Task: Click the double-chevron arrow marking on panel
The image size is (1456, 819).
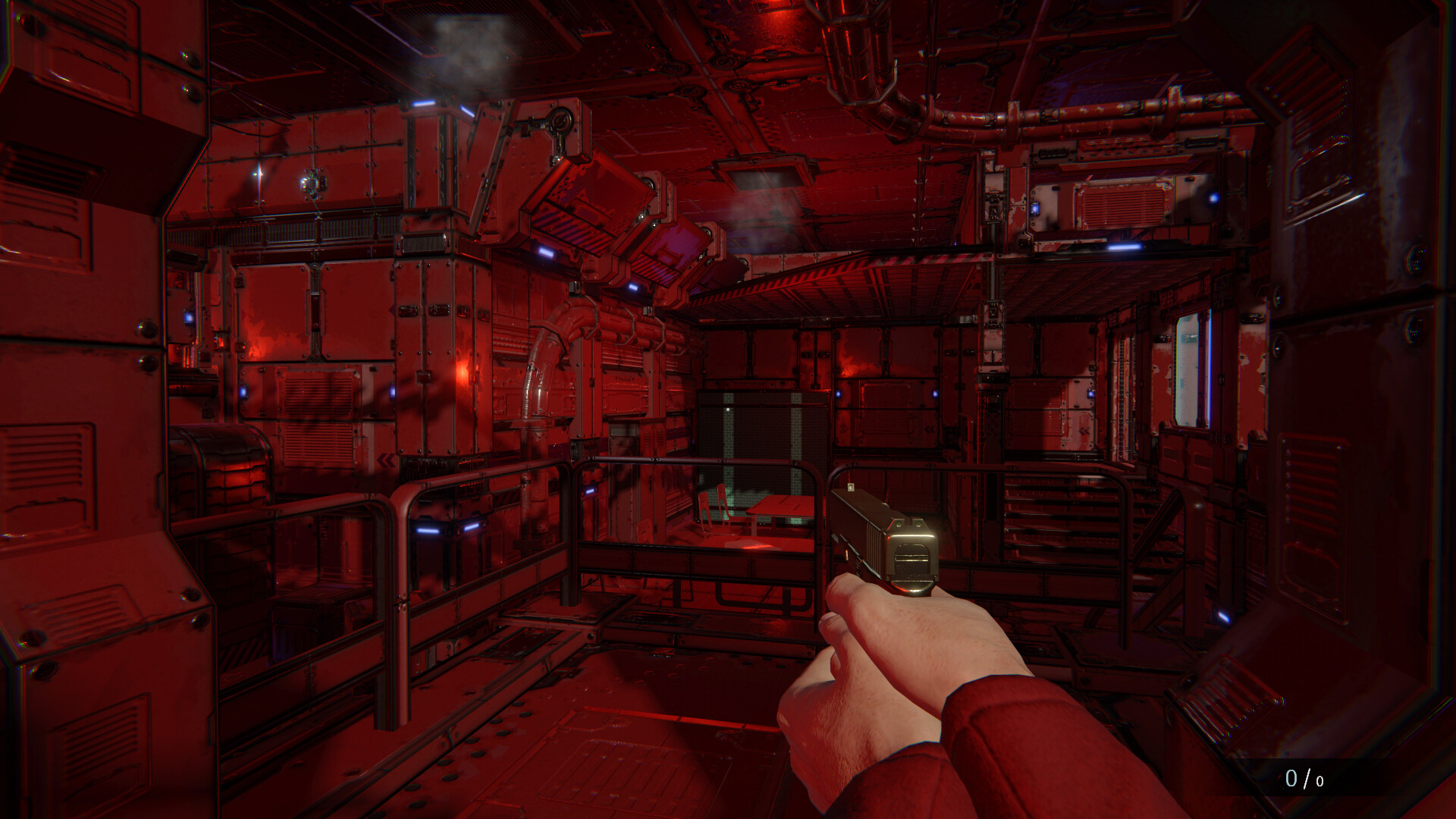Action: coord(384,460)
